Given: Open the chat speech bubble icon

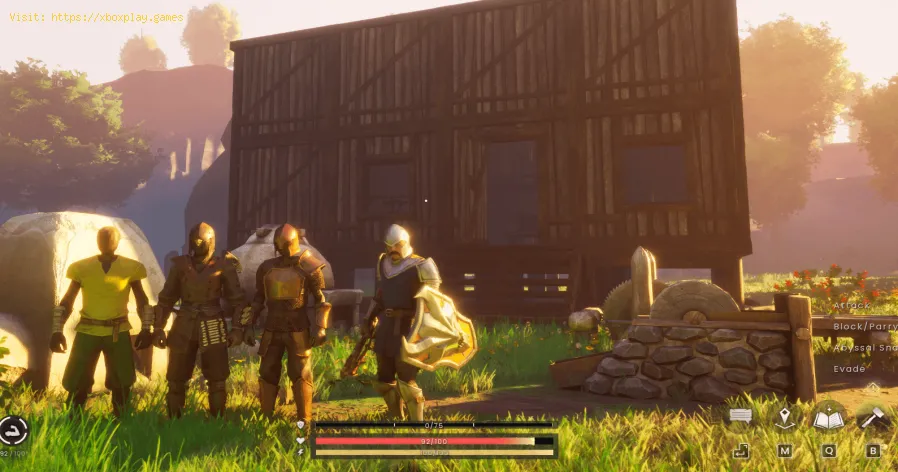Looking at the screenshot, I should 741,415.
